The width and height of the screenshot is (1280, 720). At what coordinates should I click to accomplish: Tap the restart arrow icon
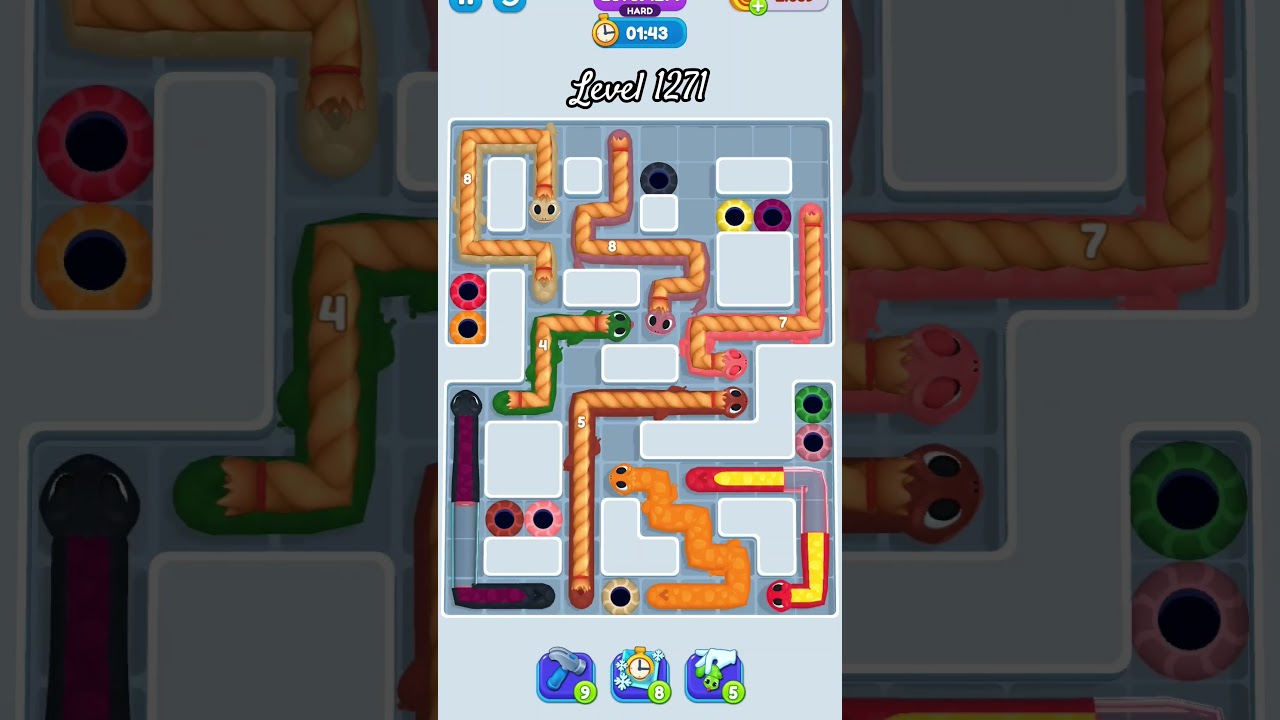510,5
